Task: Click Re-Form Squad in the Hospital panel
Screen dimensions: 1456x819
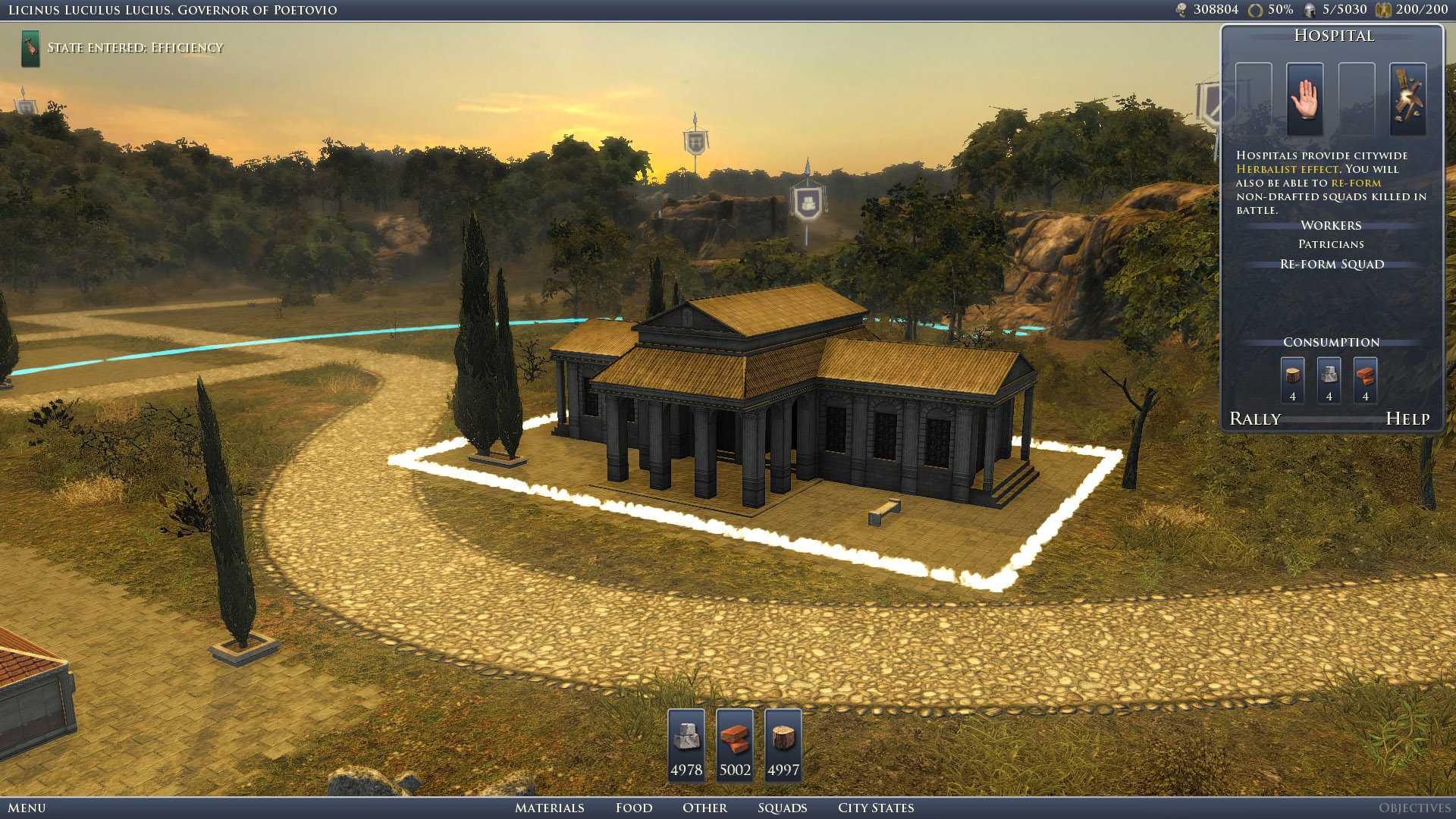Action: pyautogui.click(x=1331, y=264)
